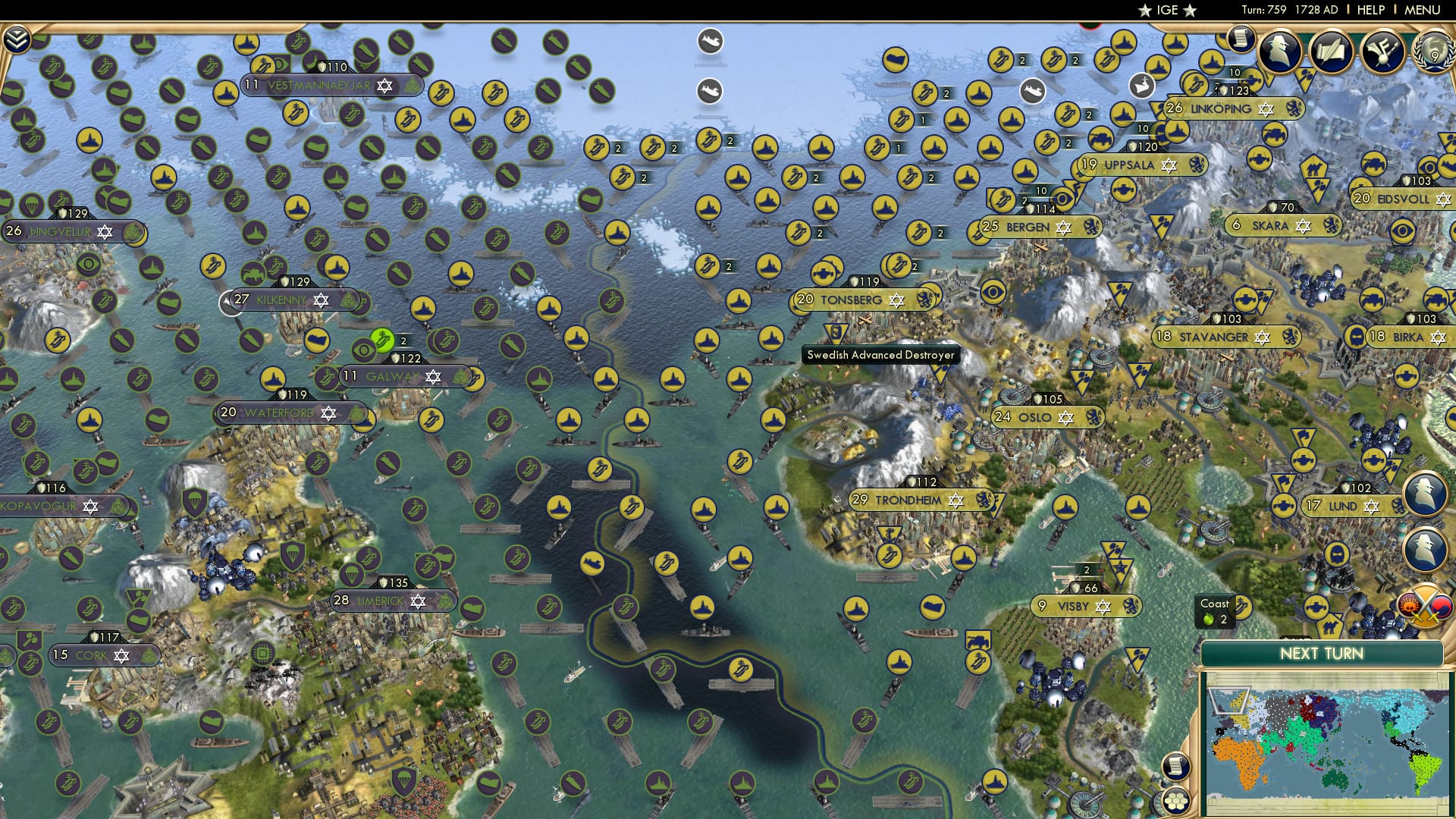
Task: Click the second spy notification icon
Action: (x=1424, y=548)
